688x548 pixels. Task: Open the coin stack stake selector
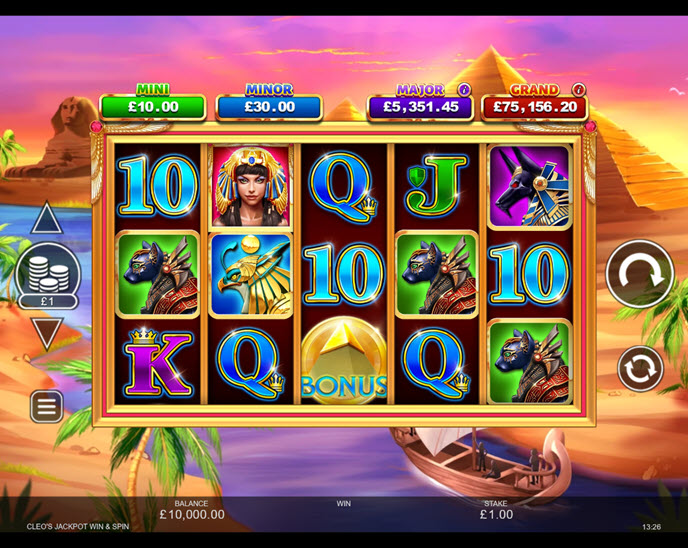coord(48,273)
